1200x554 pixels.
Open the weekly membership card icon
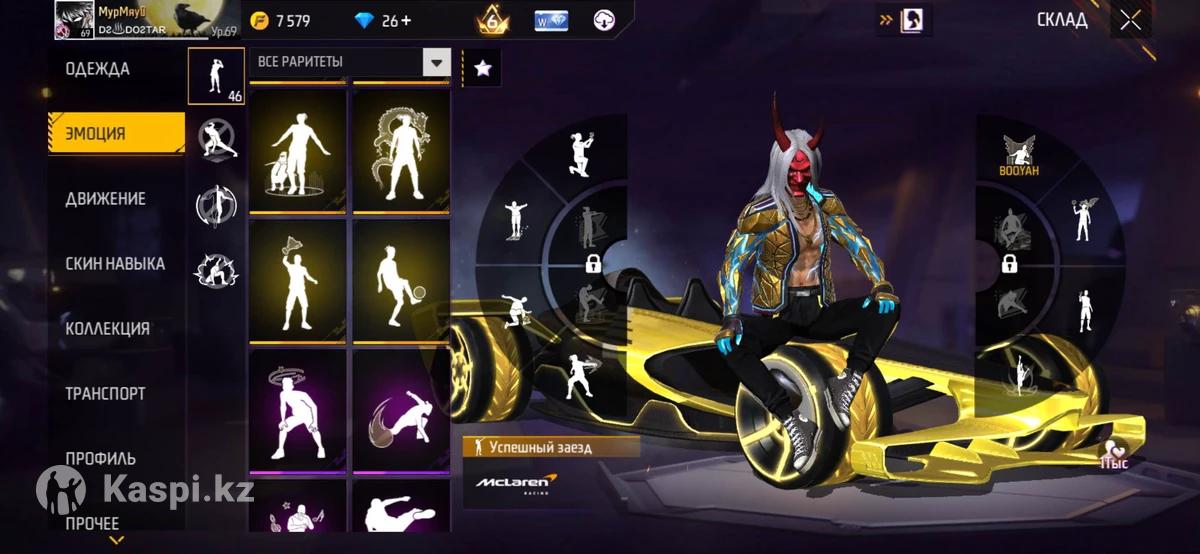[551, 20]
